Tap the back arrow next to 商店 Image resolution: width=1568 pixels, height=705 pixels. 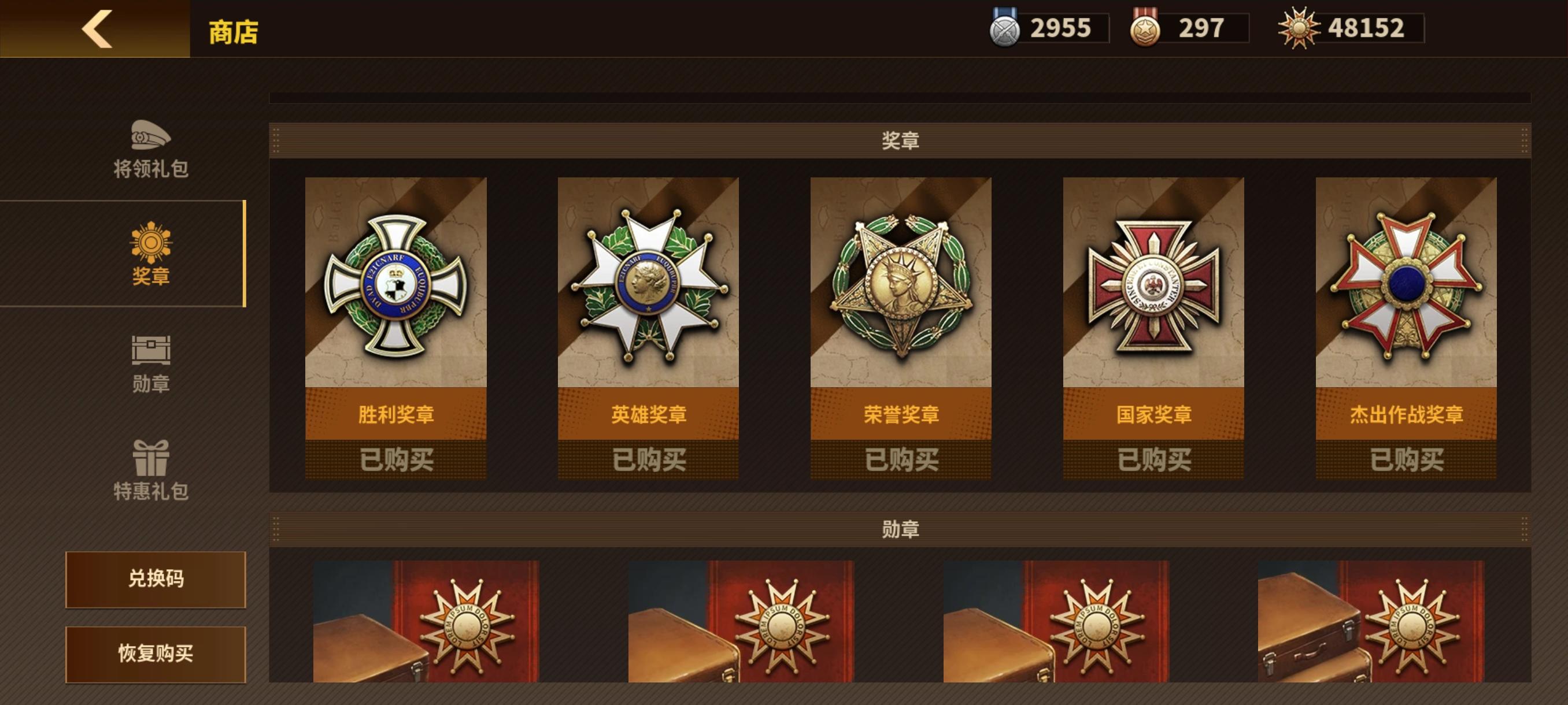97,29
